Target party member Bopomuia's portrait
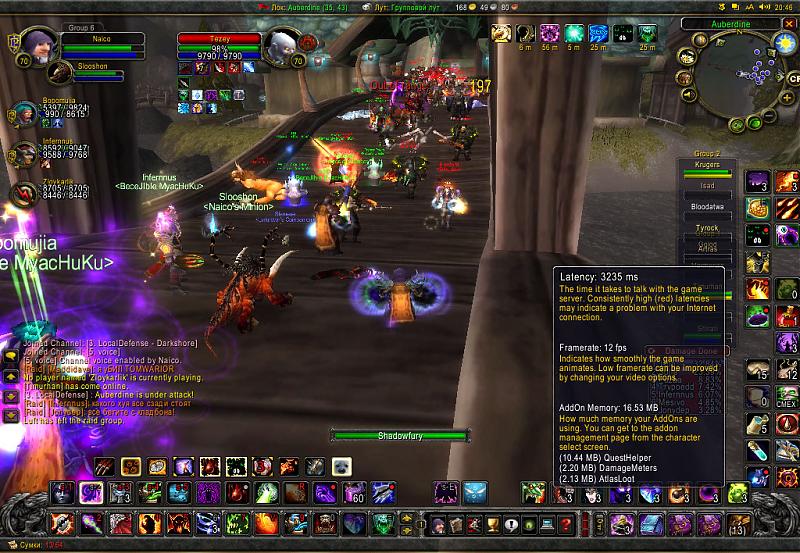 (x=24, y=110)
